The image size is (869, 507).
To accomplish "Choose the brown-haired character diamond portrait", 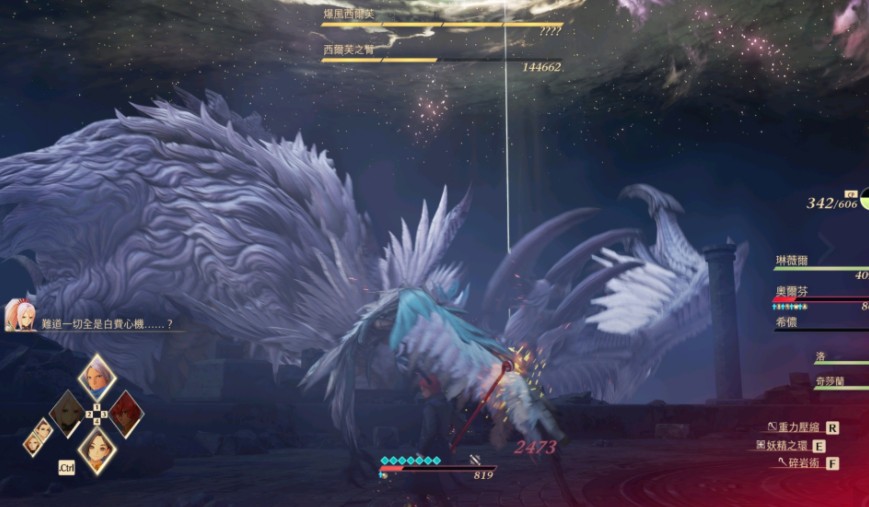I will [x=97, y=449].
